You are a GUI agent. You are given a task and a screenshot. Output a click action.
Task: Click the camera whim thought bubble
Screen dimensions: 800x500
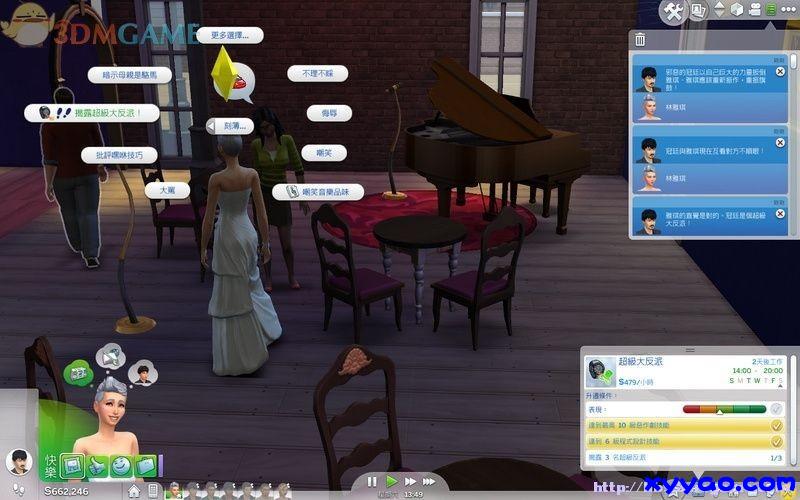(x=108, y=353)
